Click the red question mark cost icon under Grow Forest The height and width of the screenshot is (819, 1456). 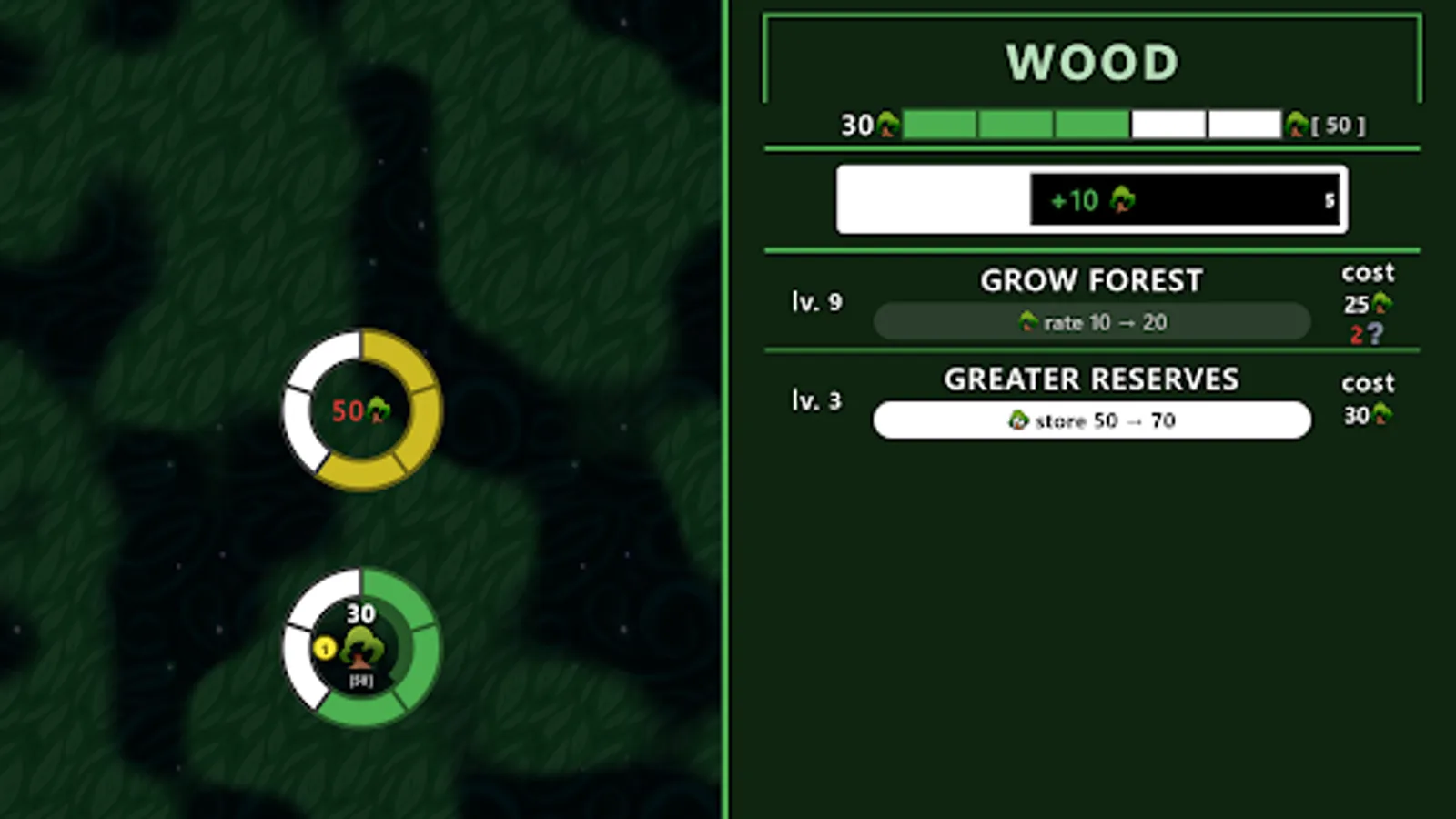pyautogui.click(x=1374, y=335)
